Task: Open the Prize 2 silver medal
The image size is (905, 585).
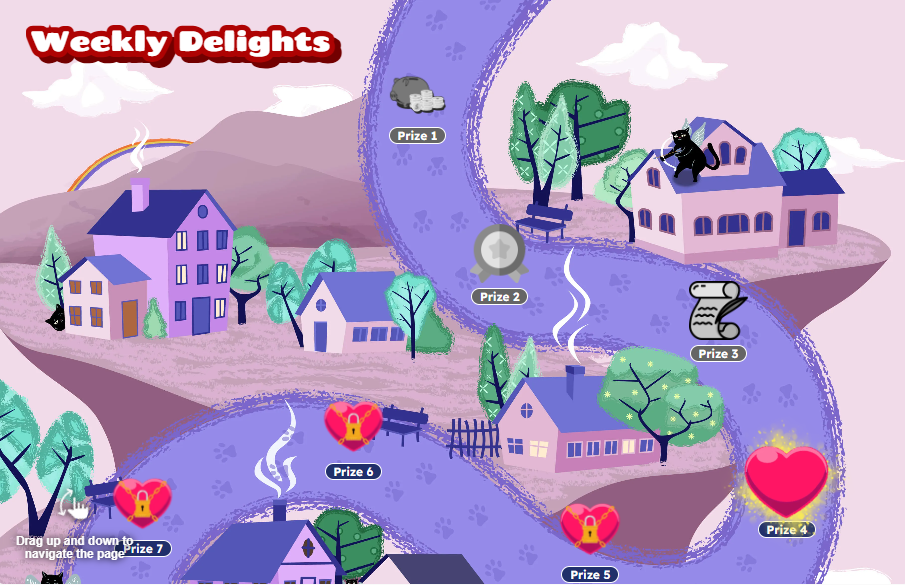Action: [498, 256]
